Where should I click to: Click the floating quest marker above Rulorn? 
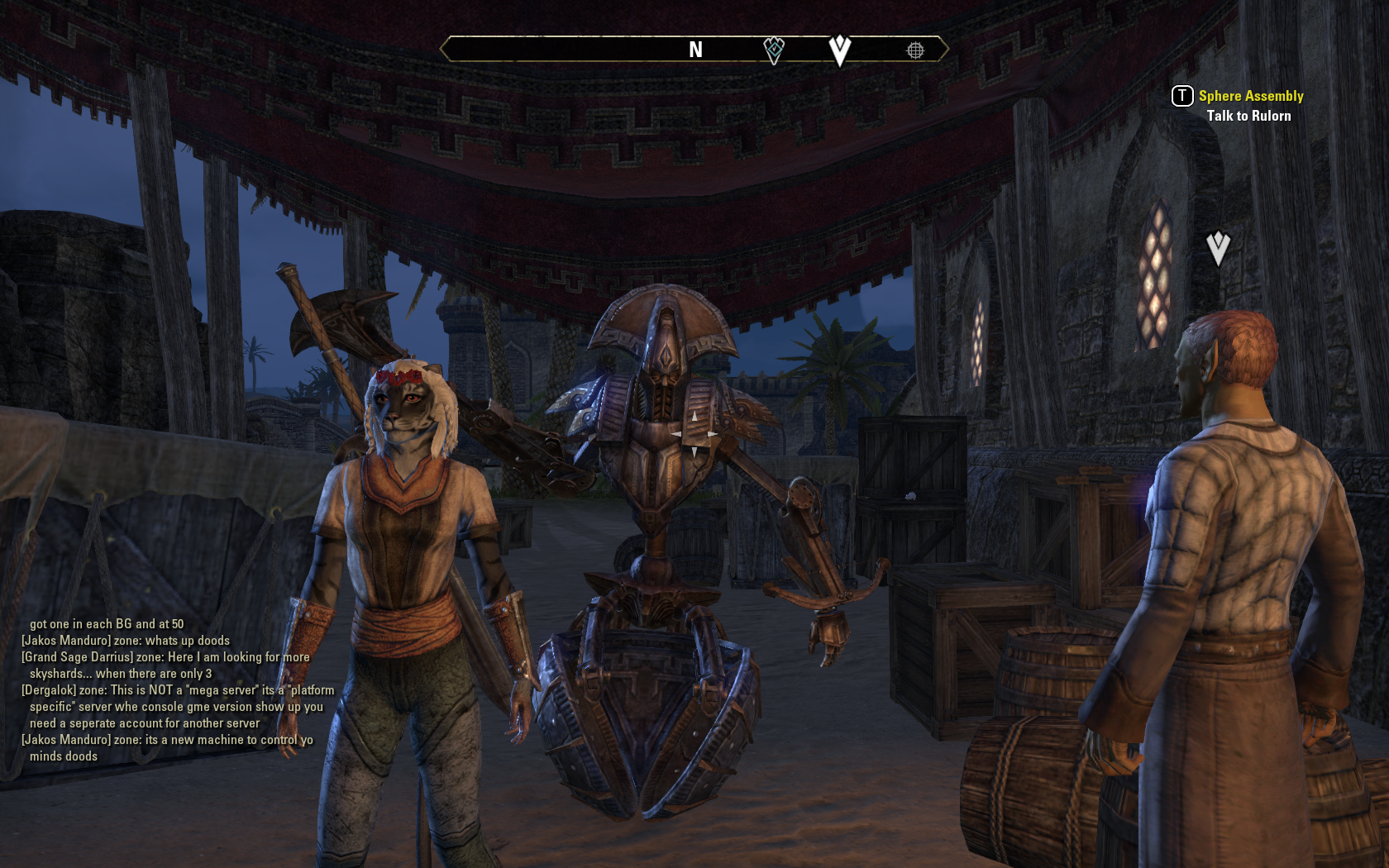(x=1218, y=247)
